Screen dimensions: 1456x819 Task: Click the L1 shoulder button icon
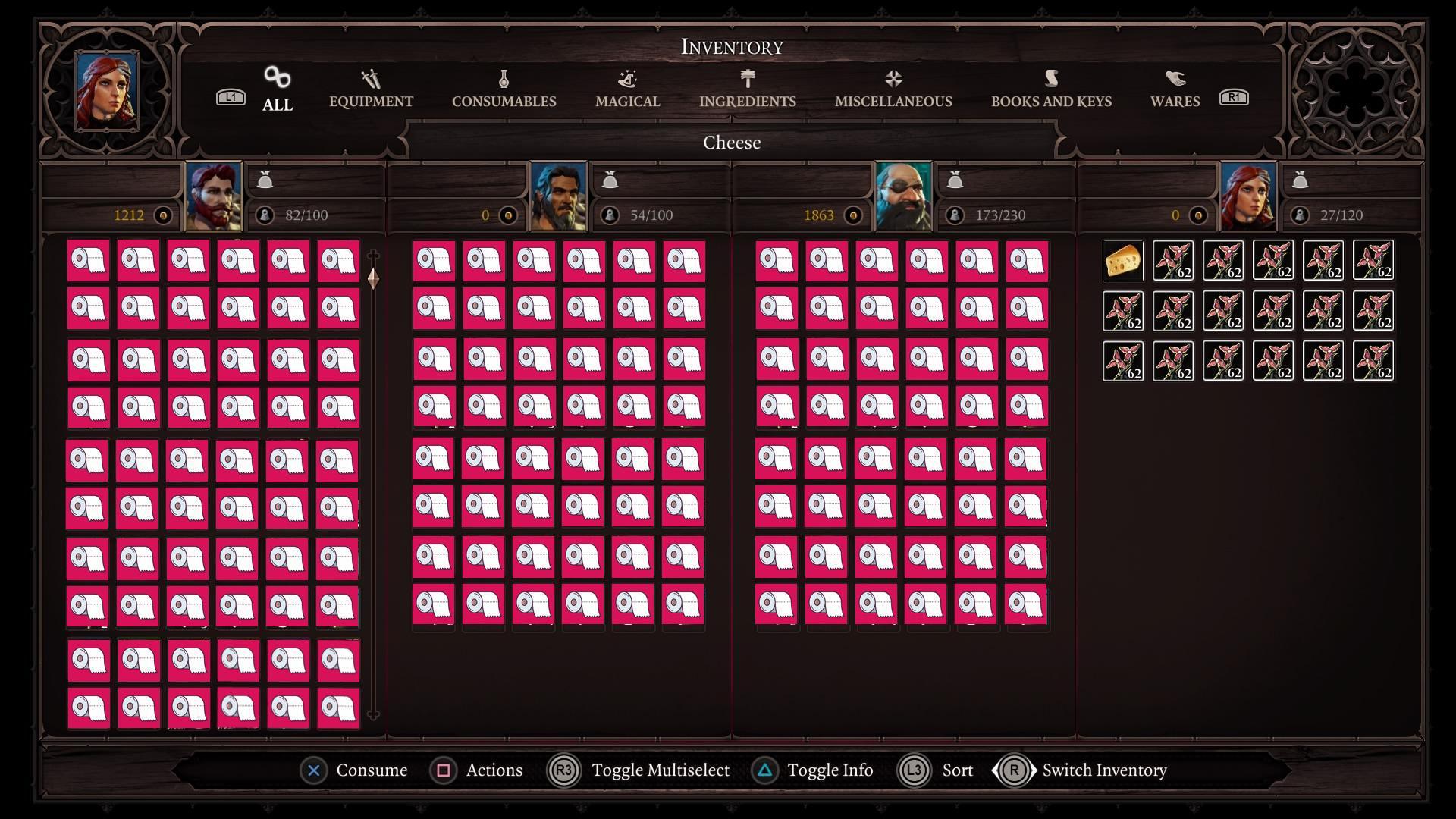(231, 97)
